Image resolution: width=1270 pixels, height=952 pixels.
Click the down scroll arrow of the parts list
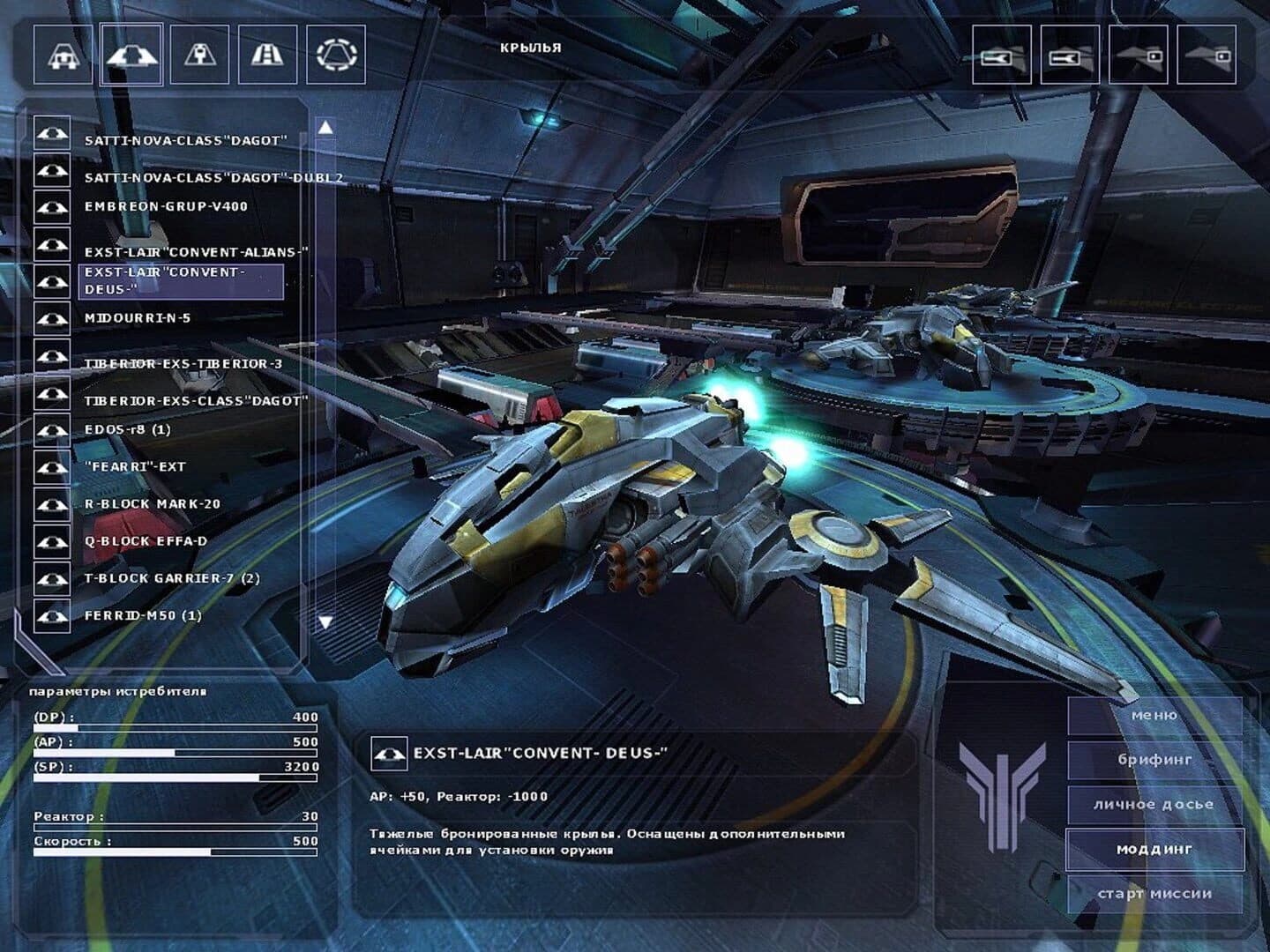327,621
